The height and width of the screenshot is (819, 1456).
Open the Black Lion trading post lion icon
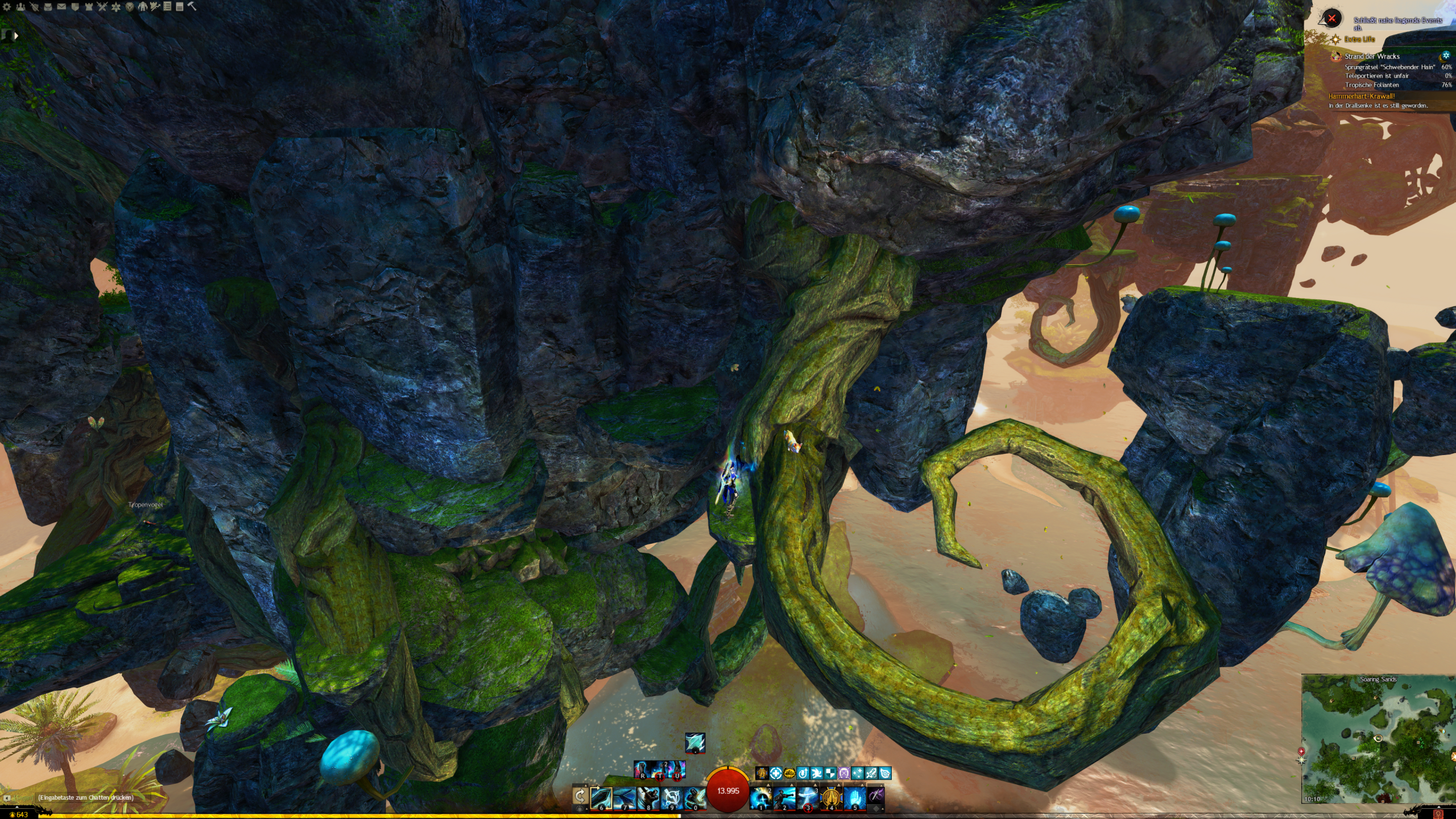tap(129, 7)
